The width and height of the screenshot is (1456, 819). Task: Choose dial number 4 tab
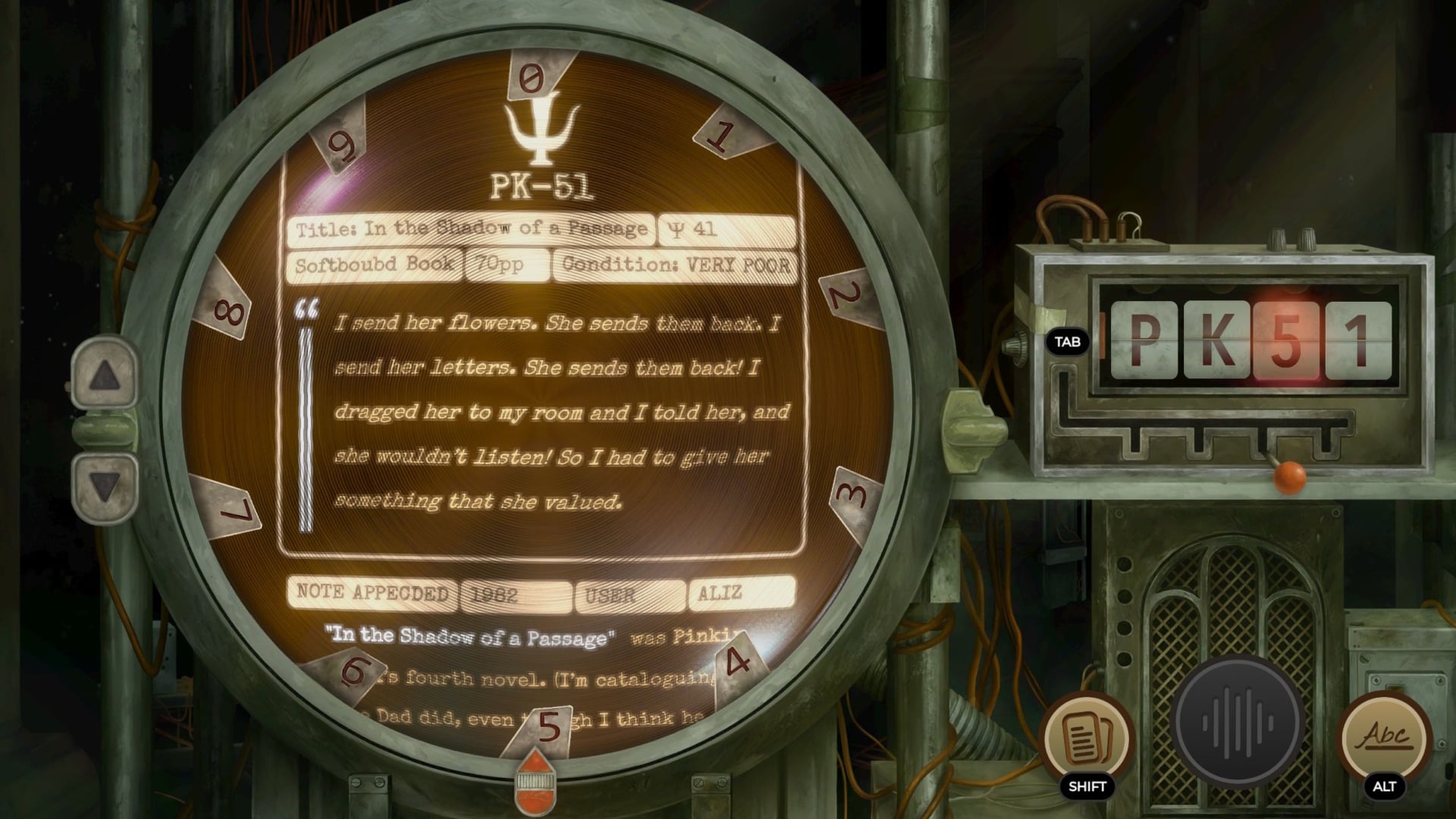point(737,664)
